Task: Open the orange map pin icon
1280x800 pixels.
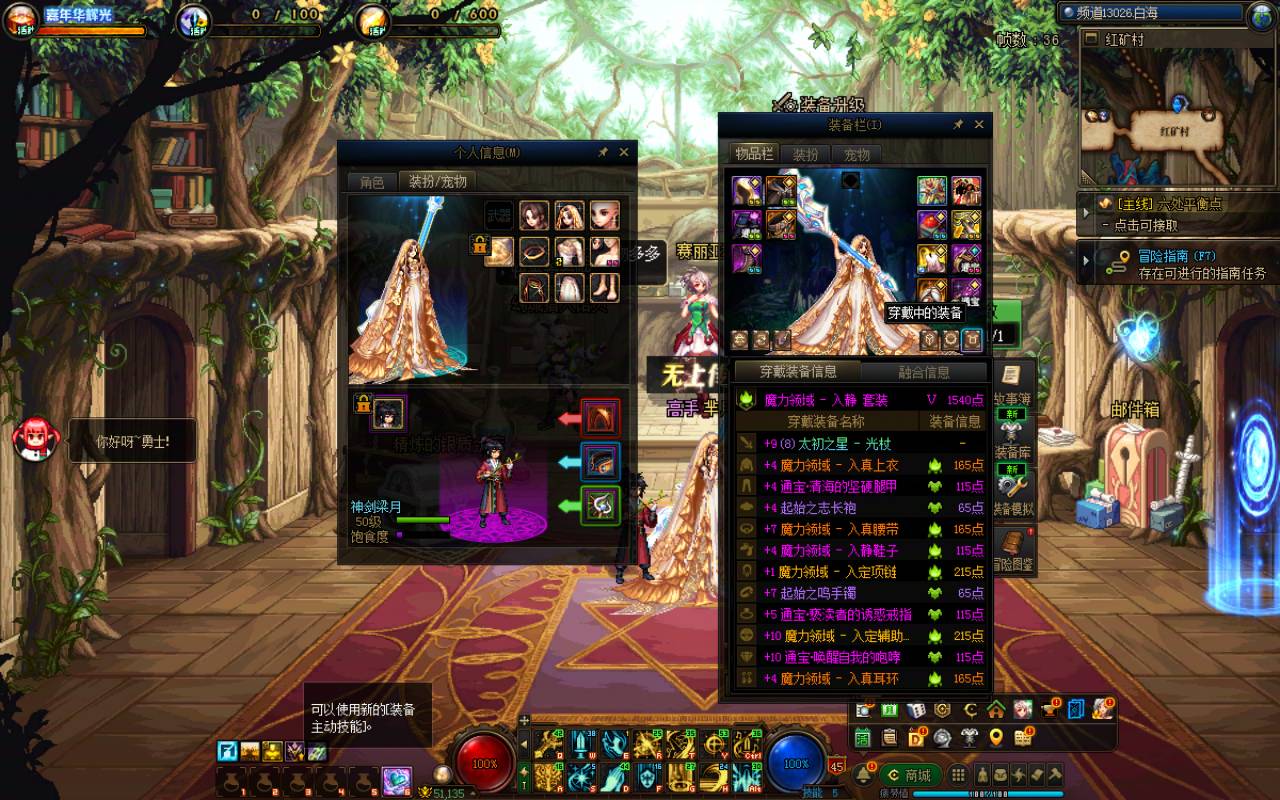Action: click(x=995, y=738)
